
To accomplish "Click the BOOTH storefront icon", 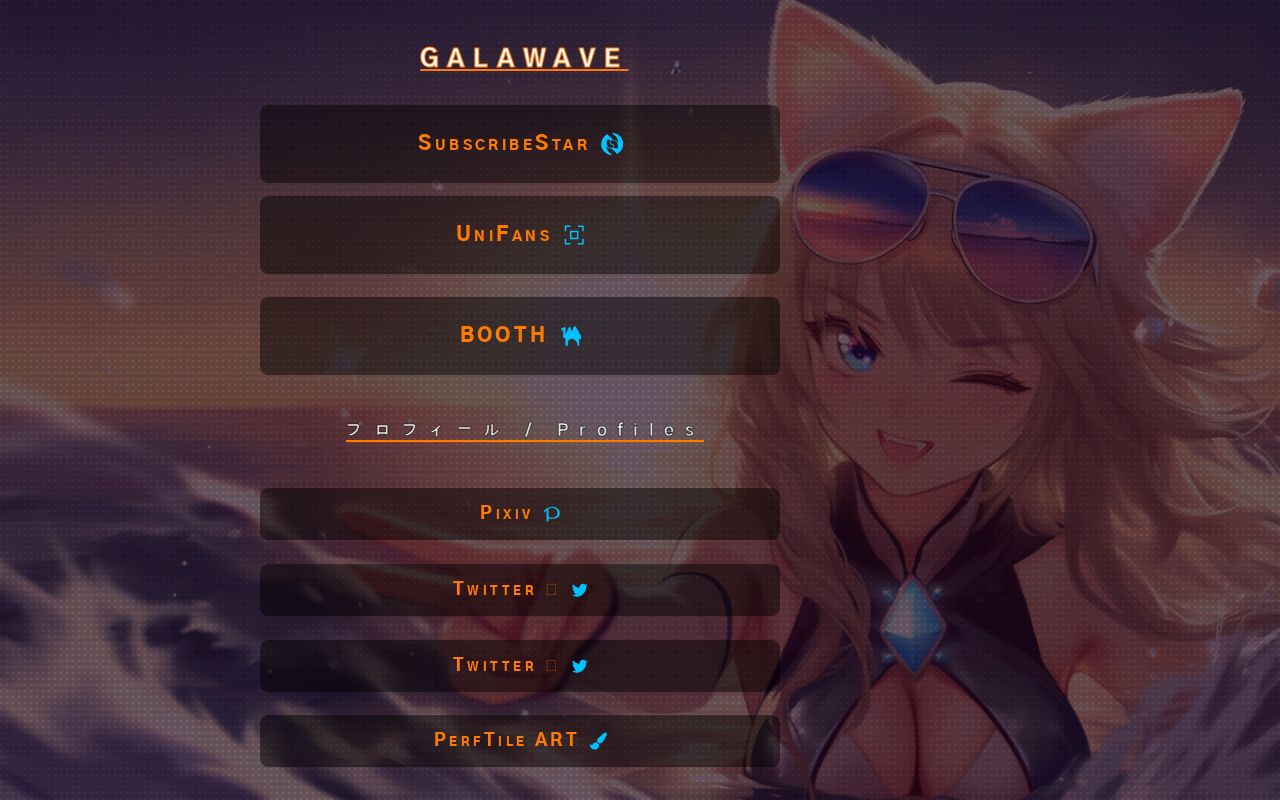I will (571, 335).
